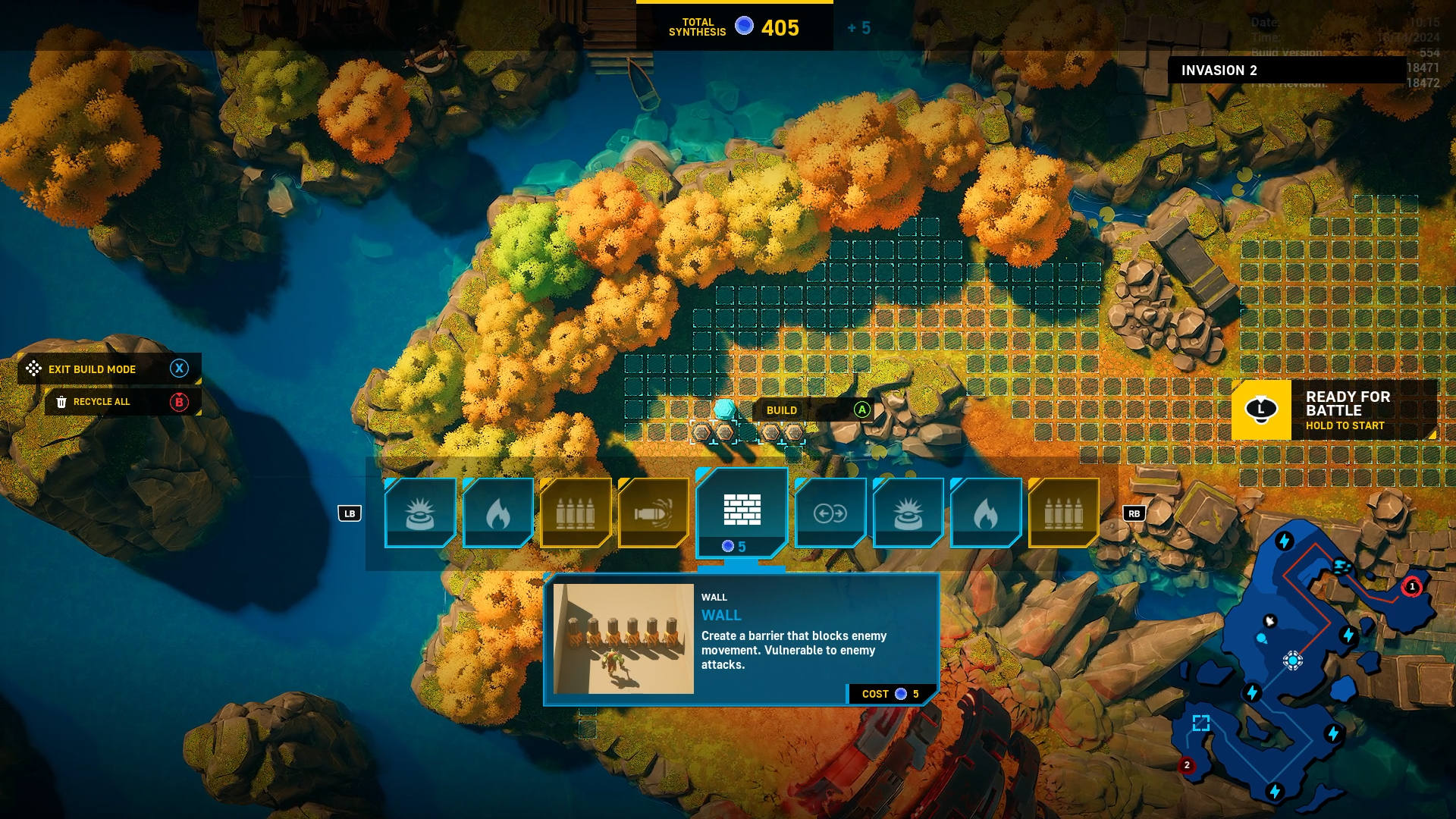
Task: Select the Wall brick icon
Action: pyautogui.click(x=742, y=510)
